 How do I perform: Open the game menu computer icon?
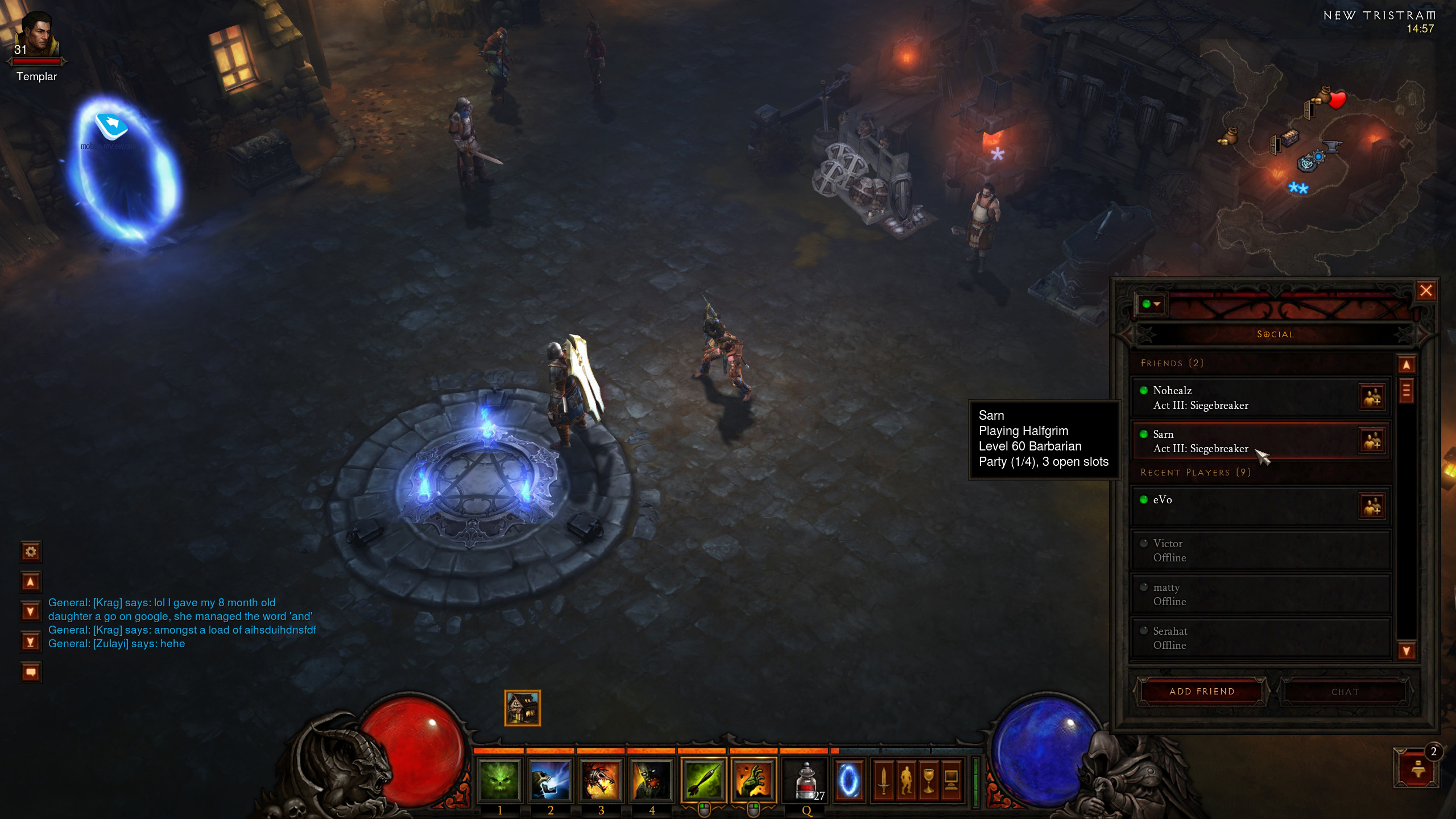[950, 780]
